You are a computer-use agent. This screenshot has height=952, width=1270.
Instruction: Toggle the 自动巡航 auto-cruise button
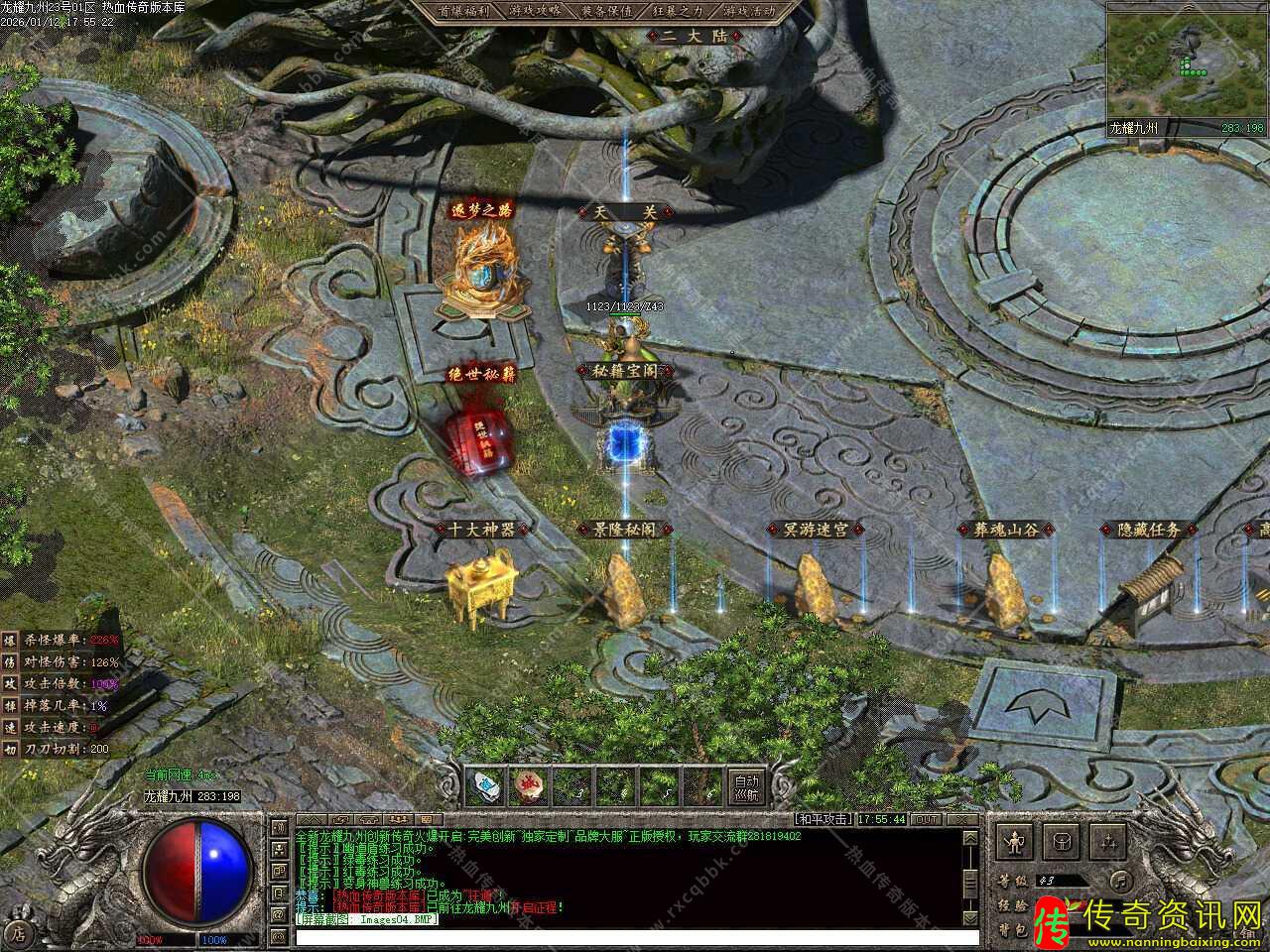(x=748, y=786)
